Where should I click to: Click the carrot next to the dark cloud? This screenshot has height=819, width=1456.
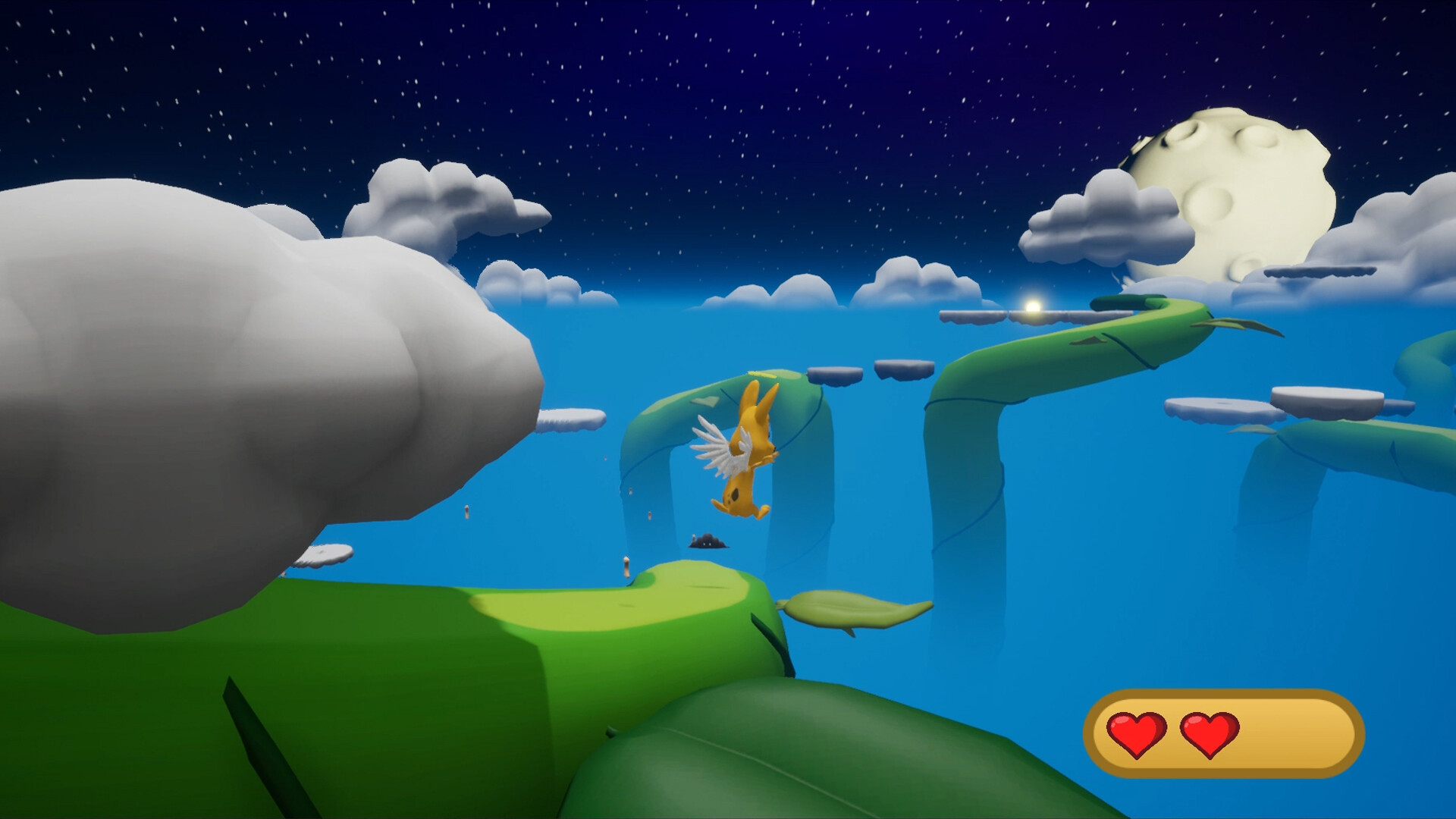tap(693, 538)
